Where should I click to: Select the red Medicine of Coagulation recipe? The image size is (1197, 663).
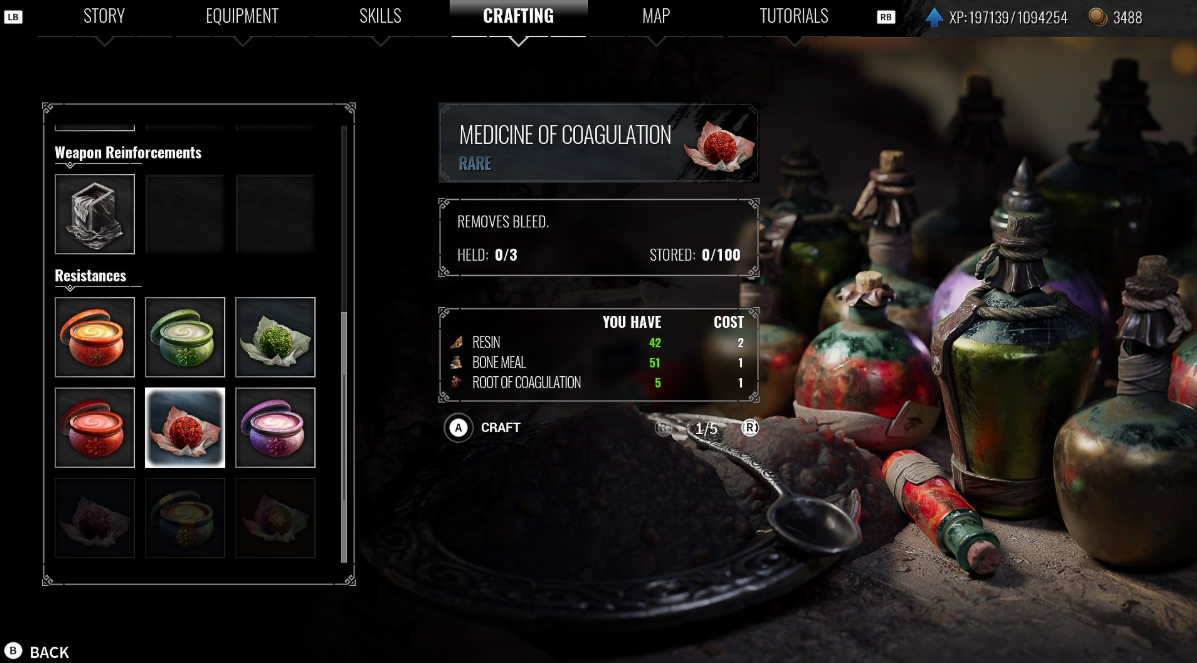(185, 427)
